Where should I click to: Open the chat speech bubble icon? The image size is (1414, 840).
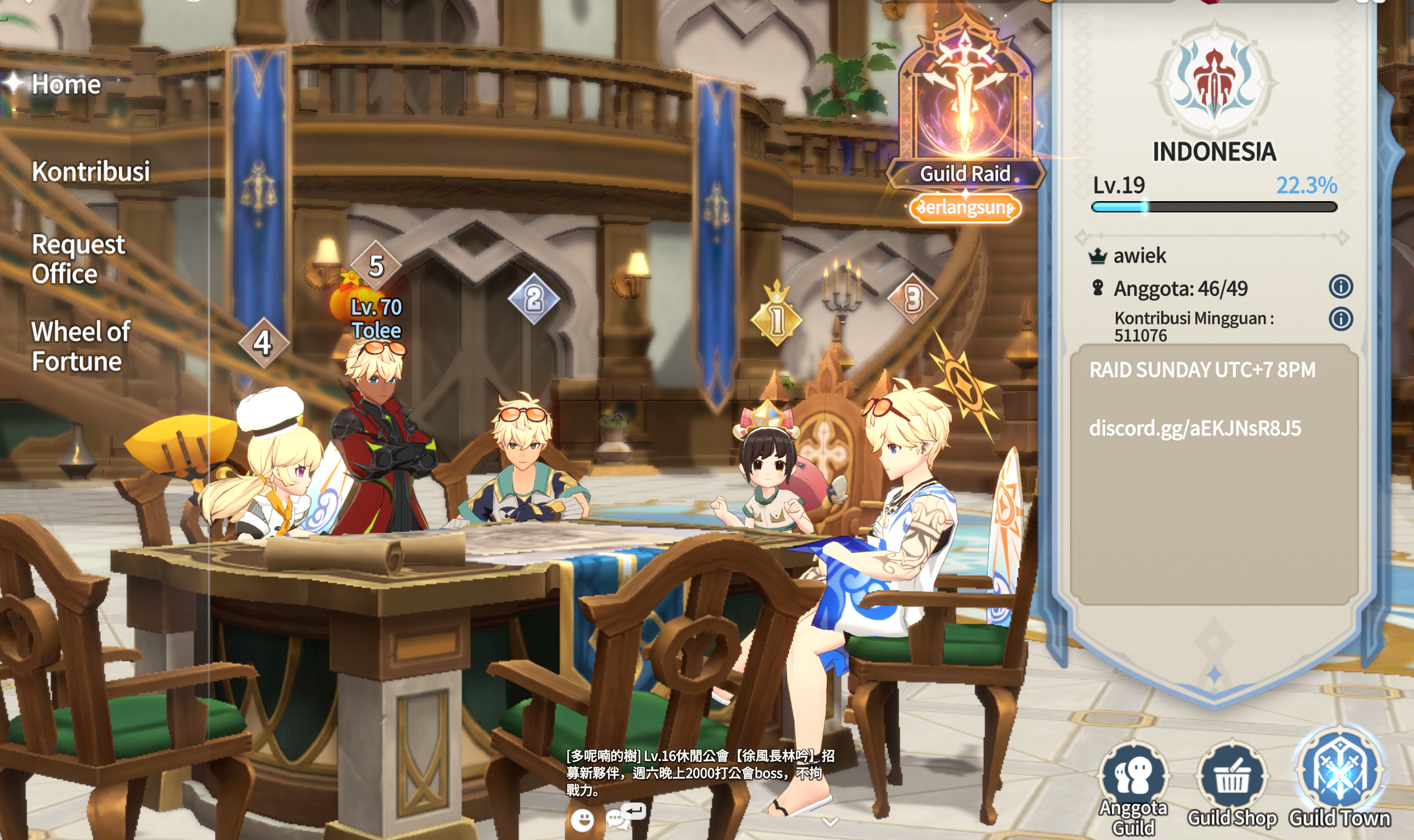(x=617, y=819)
